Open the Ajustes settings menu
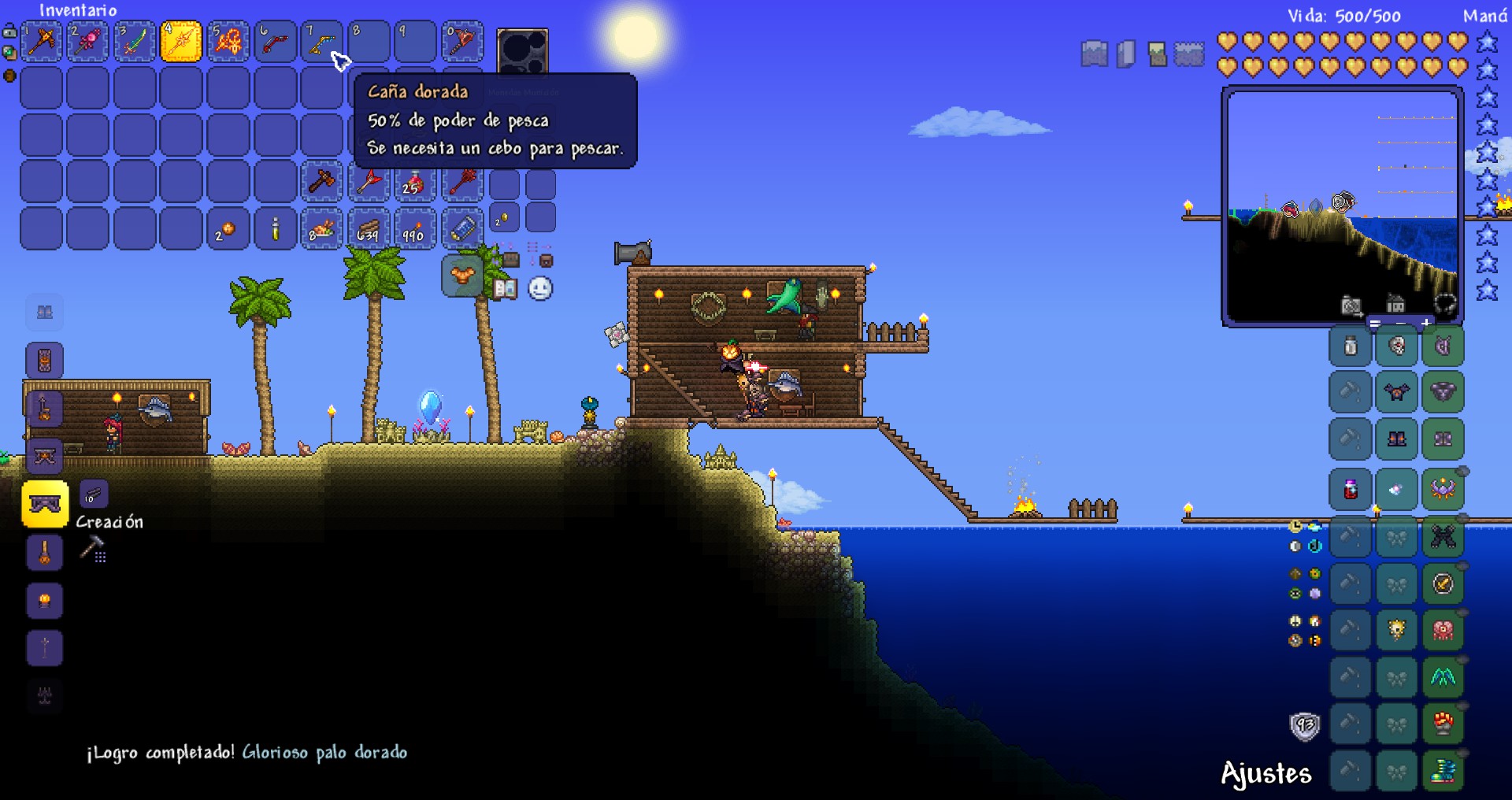The image size is (1512, 800). tap(1266, 774)
